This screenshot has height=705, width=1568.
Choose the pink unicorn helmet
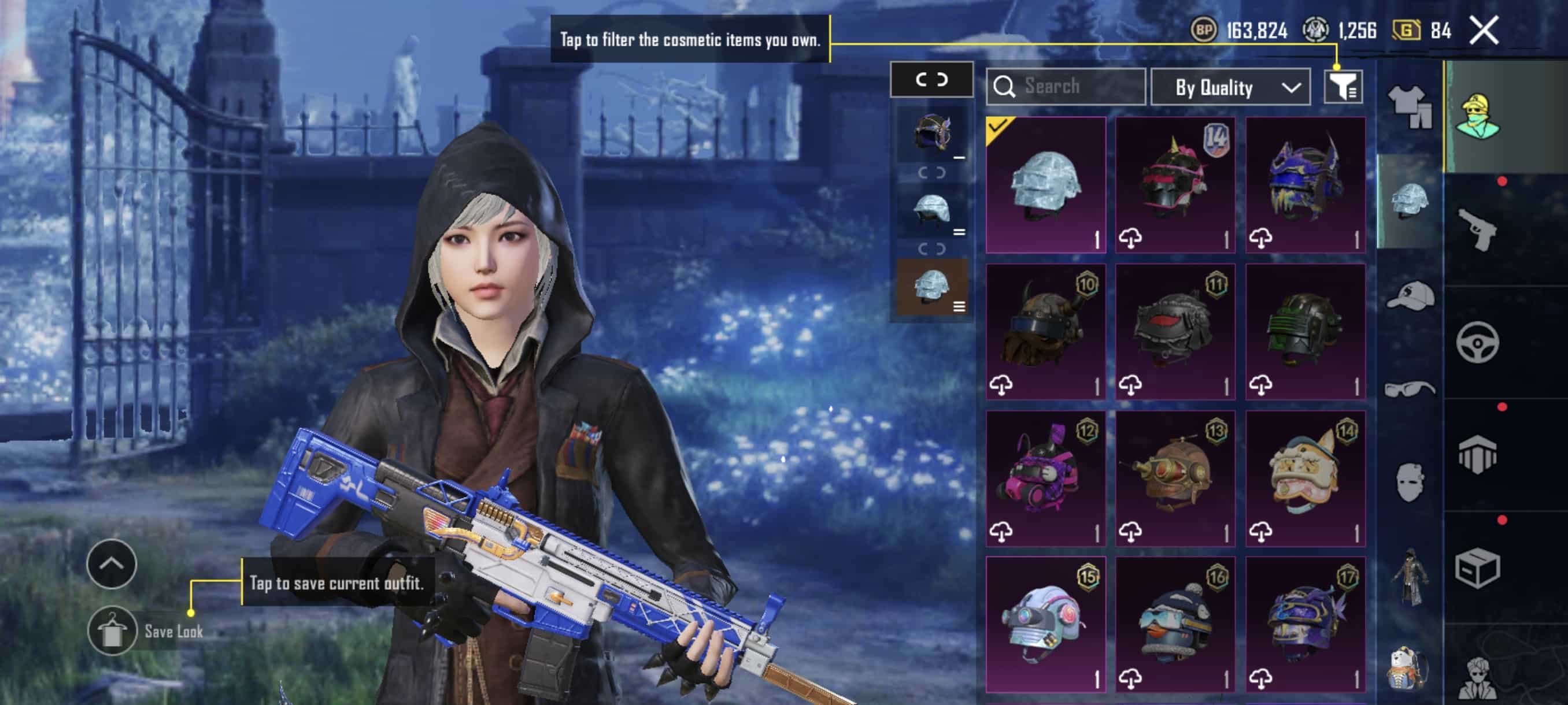coord(1175,185)
